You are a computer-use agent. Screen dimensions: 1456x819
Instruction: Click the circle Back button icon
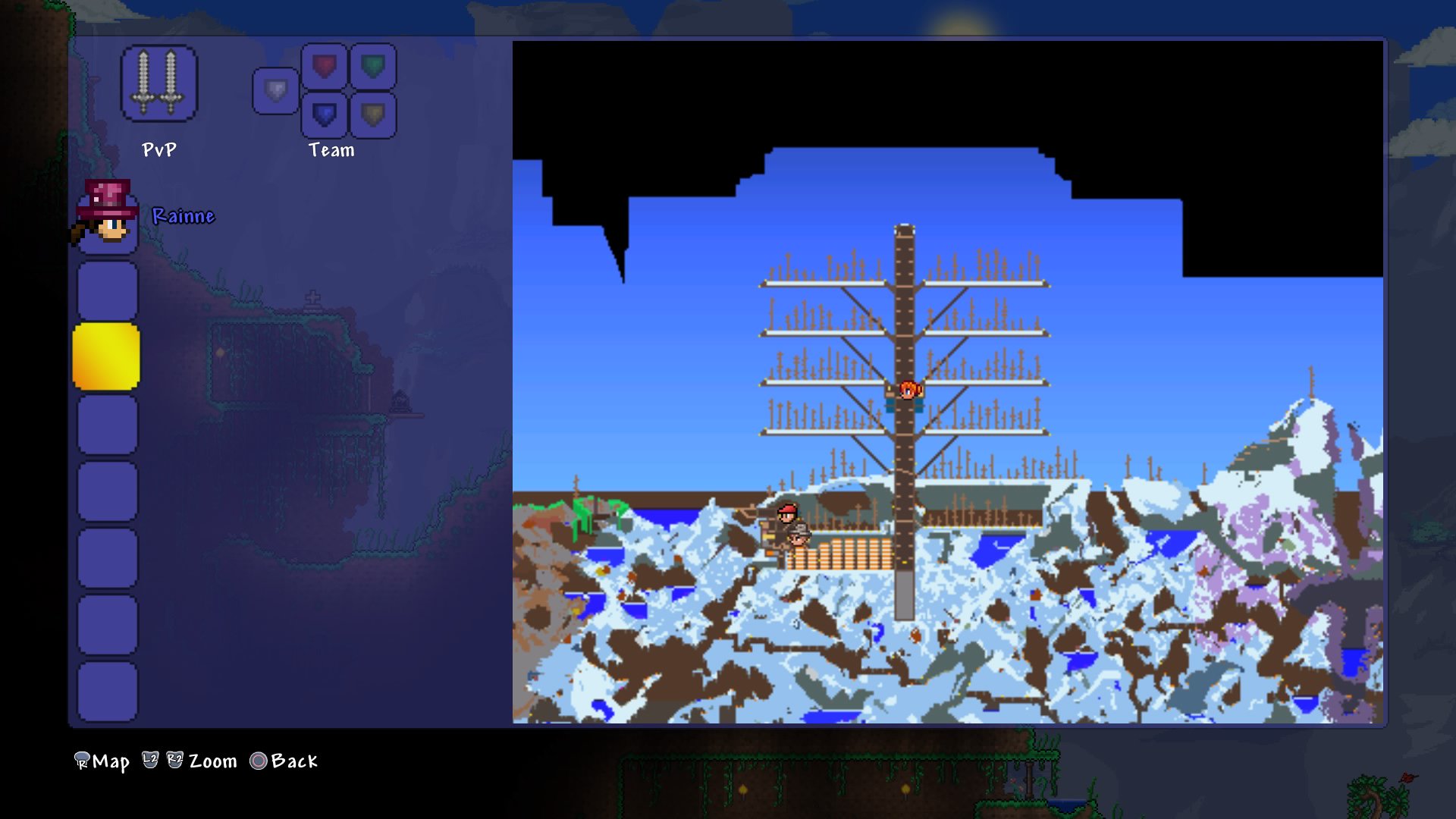259,761
